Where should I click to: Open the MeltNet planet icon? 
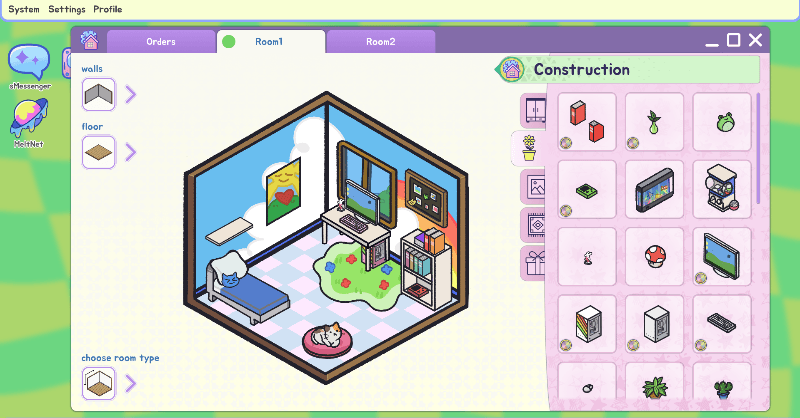(x=29, y=119)
